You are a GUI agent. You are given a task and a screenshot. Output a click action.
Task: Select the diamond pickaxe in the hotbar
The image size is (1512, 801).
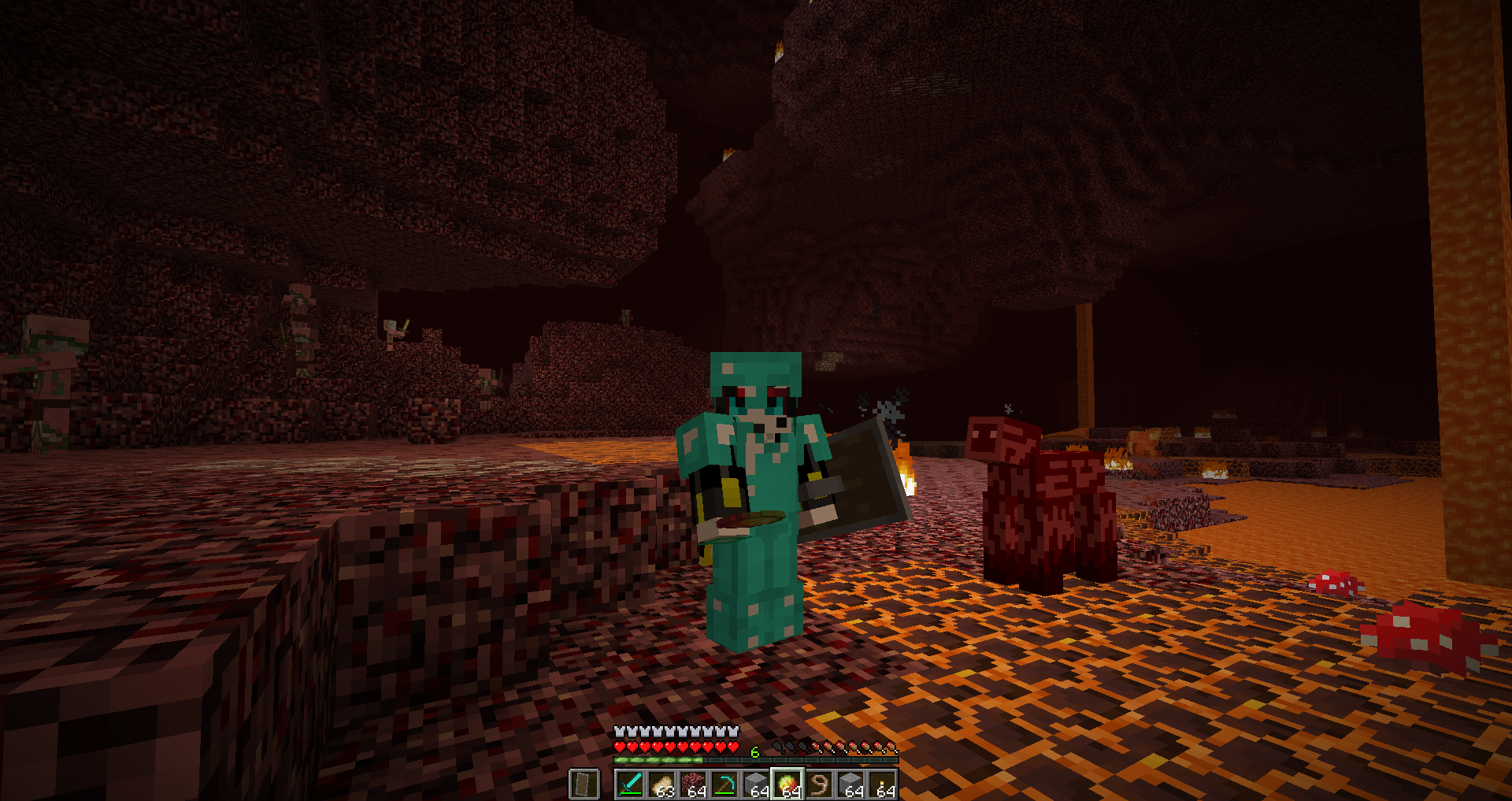click(x=726, y=784)
